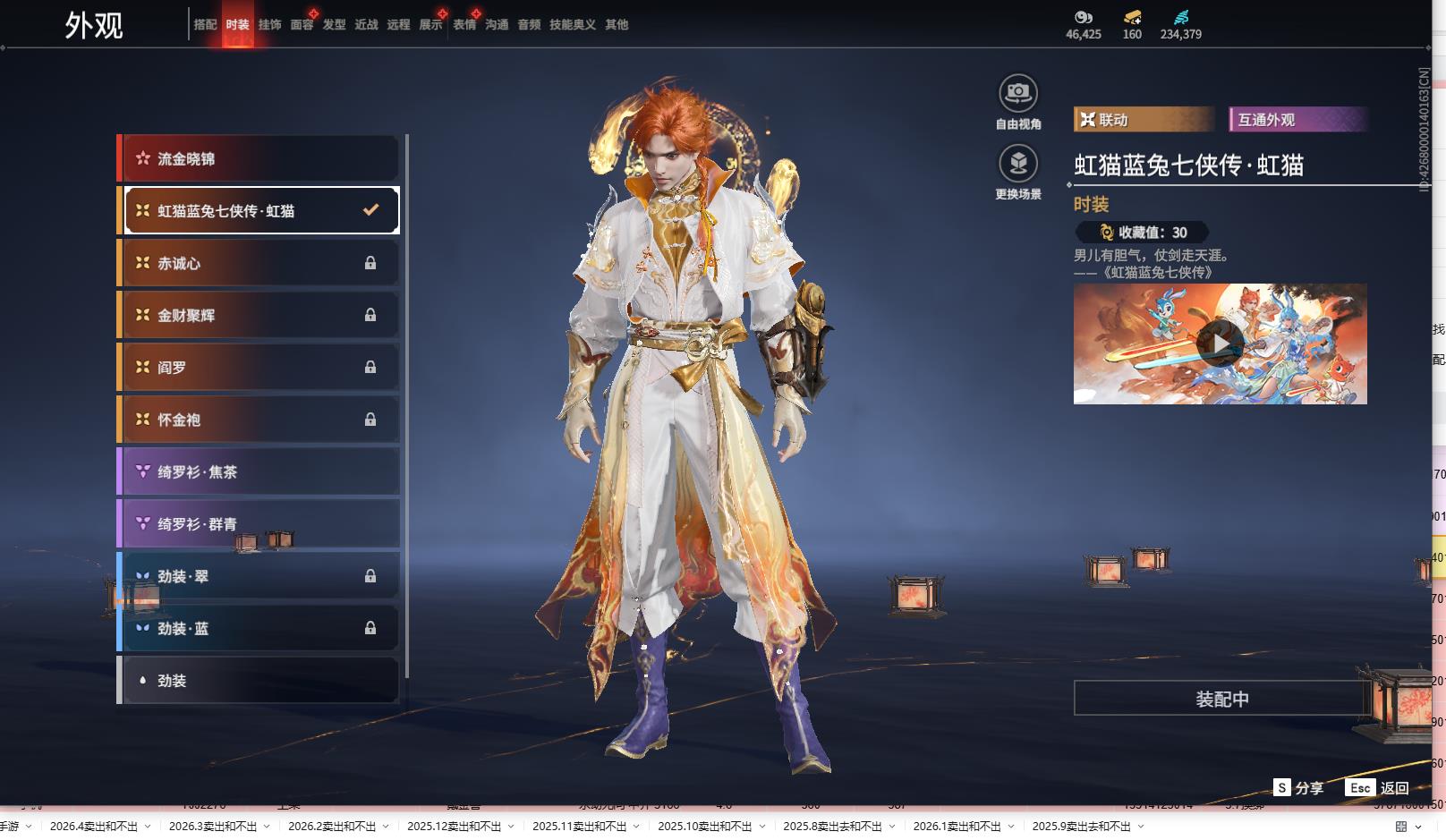Choose the 绮罗衫·焦茶 outfit
The height and width of the screenshot is (840, 1446).
point(259,471)
